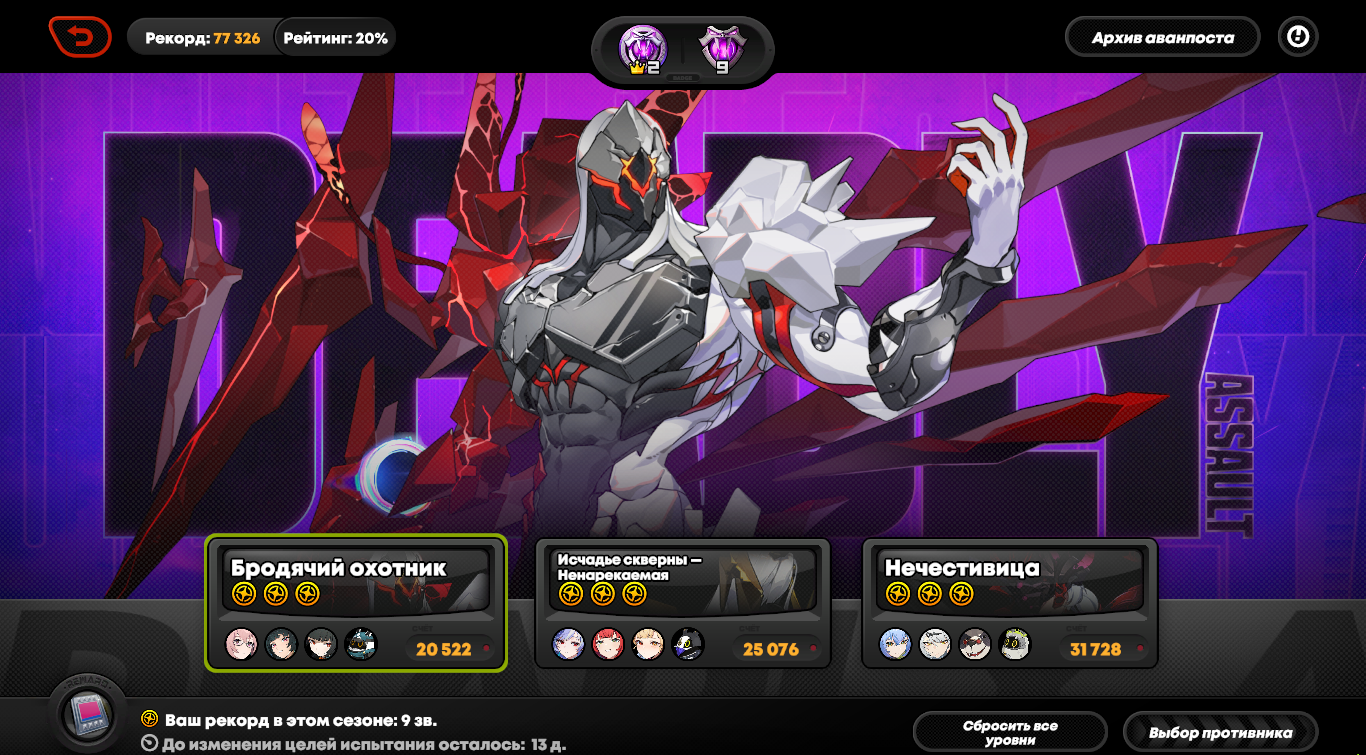Select the Бродячий охотник boss card
This screenshot has height=755, width=1366.
(x=356, y=603)
